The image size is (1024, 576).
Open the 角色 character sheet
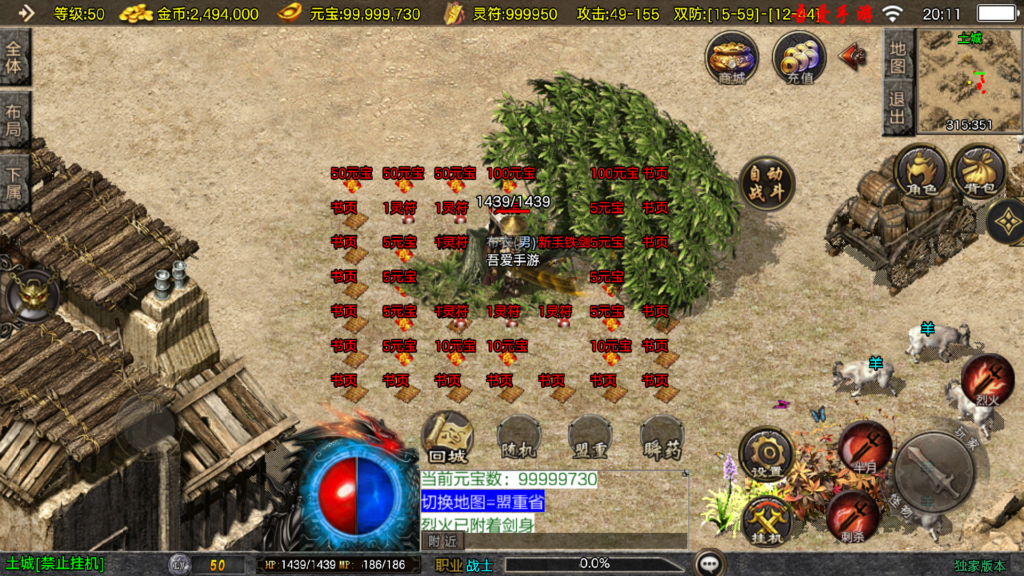[x=920, y=171]
